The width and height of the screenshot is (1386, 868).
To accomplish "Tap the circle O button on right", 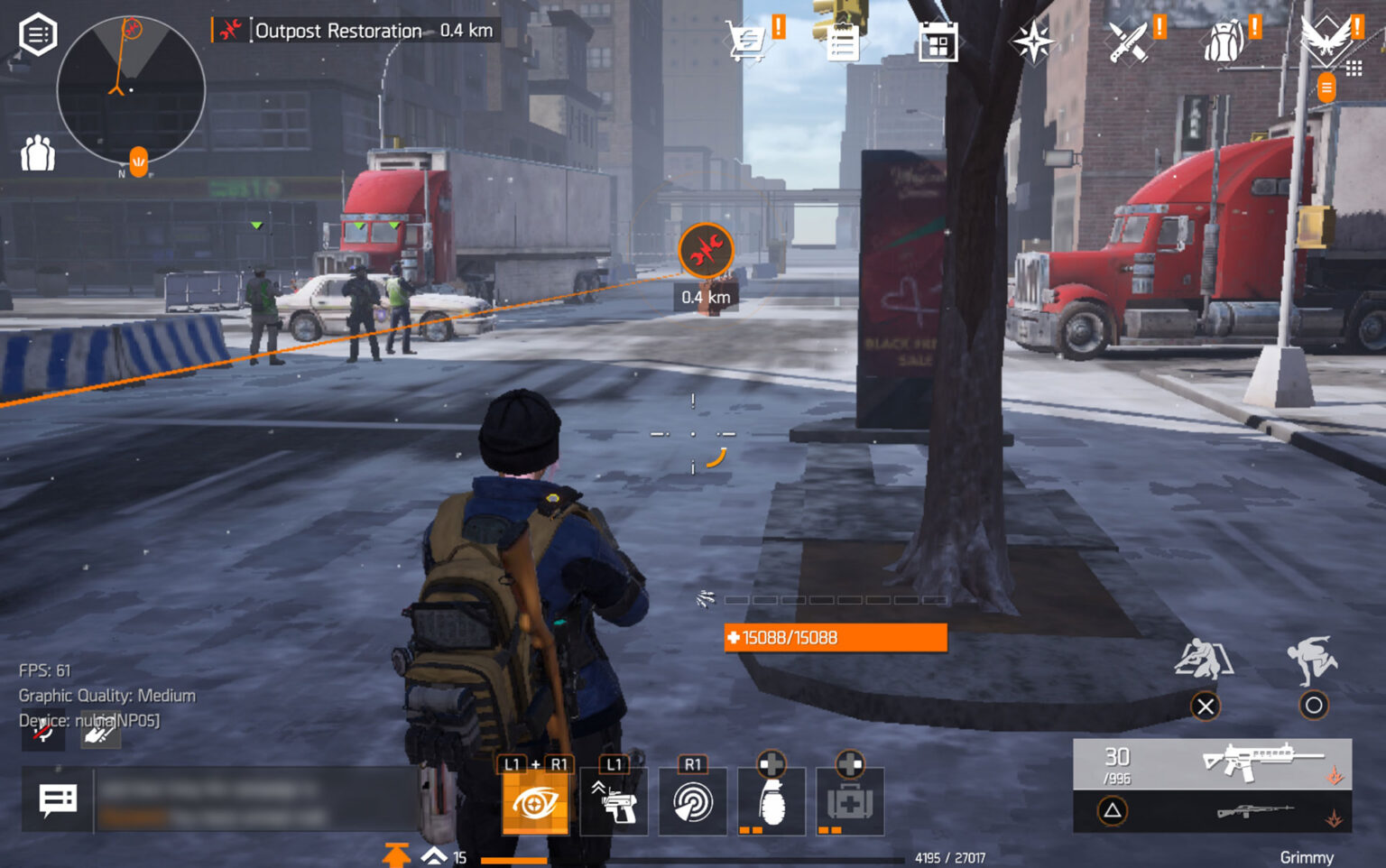I will click(x=1314, y=706).
